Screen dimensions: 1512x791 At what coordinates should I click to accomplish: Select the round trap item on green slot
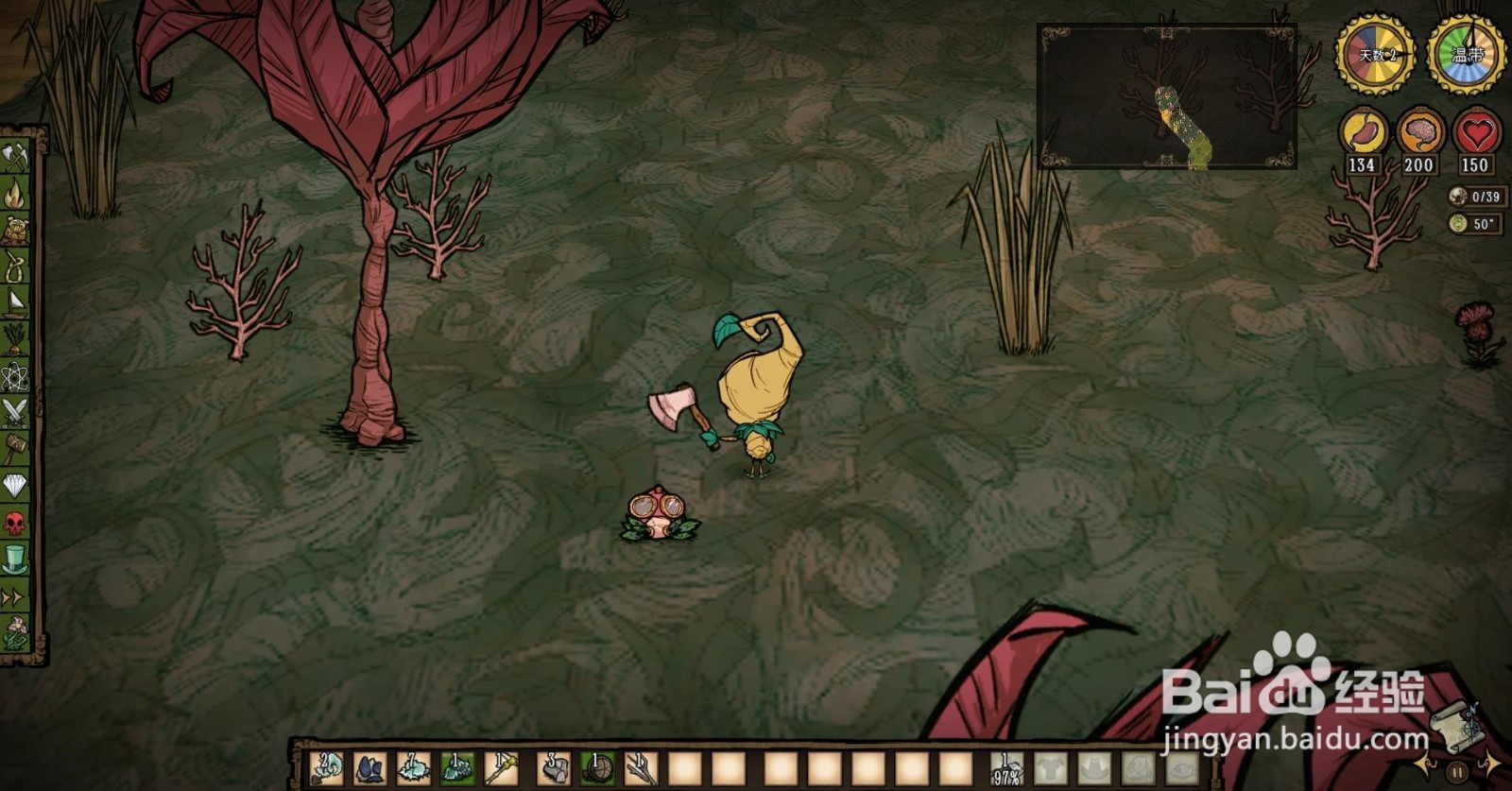pos(597,768)
